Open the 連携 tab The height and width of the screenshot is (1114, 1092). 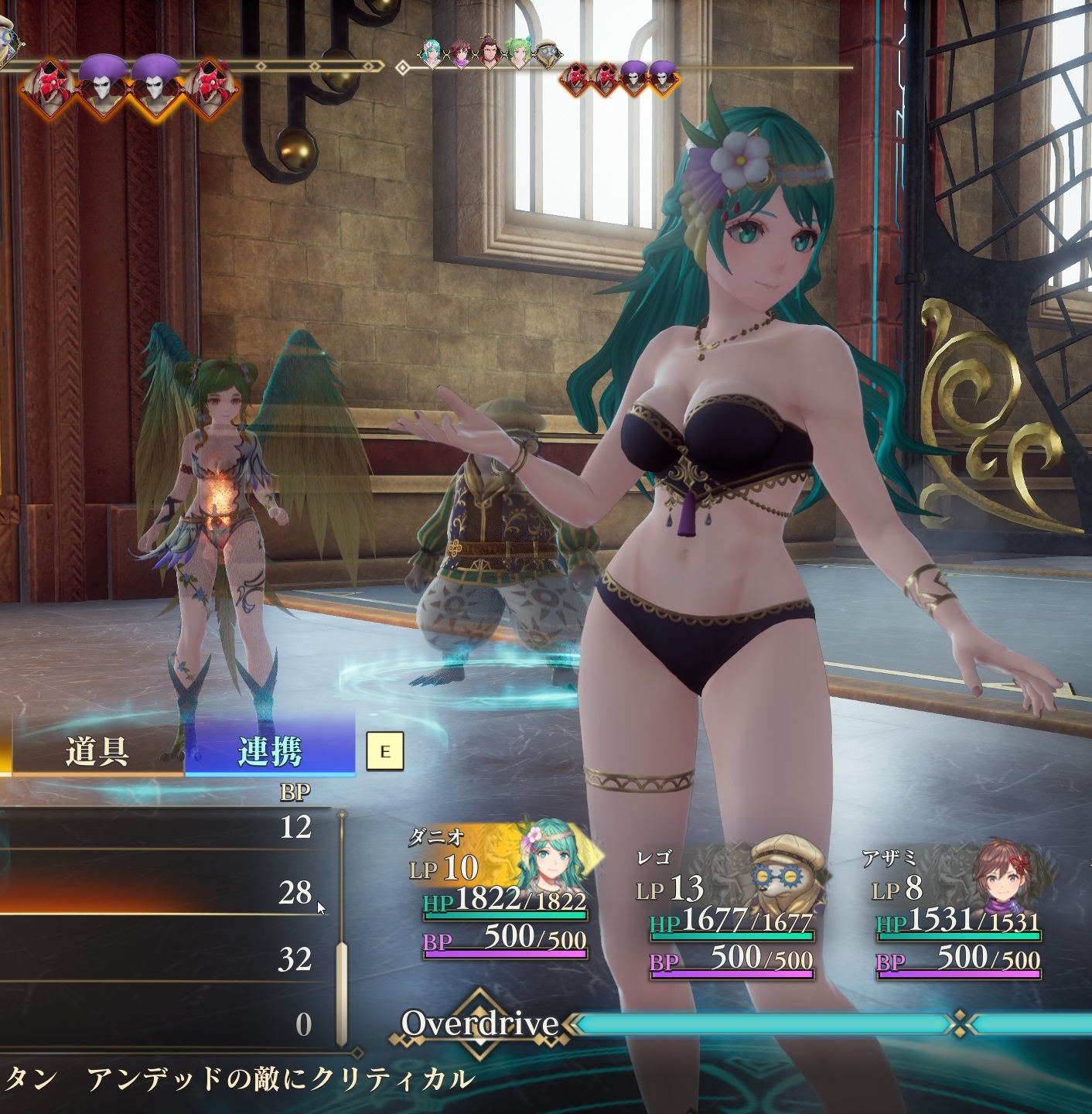269,751
